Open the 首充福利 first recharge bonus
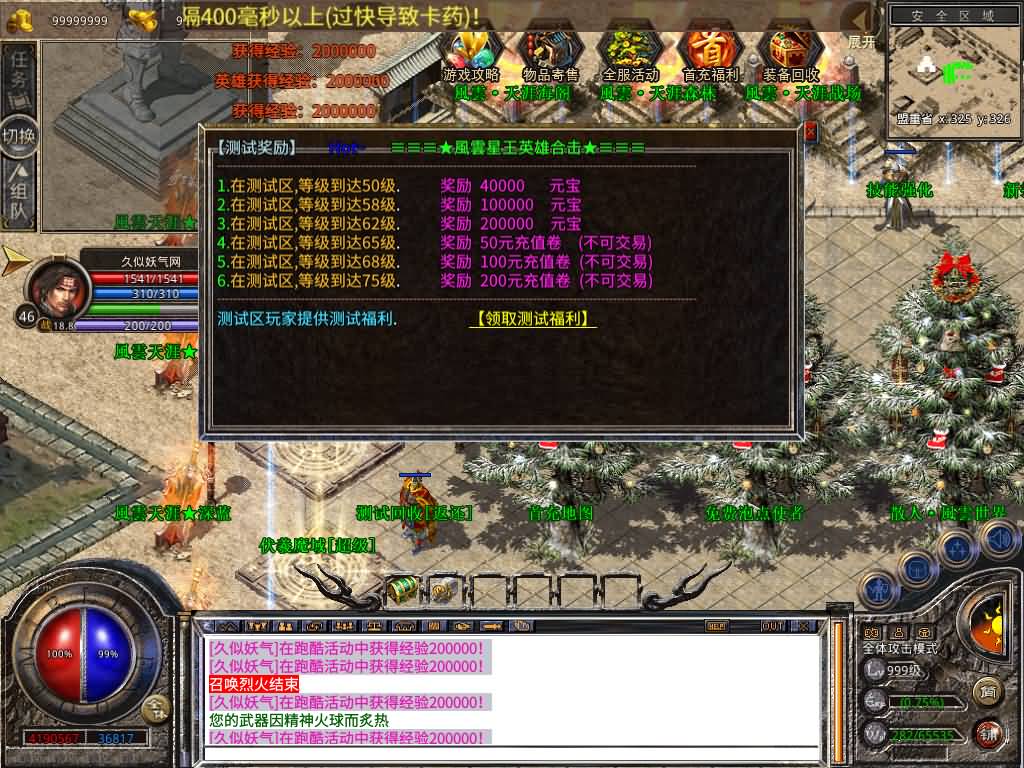The image size is (1024, 768). click(x=709, y=52)
